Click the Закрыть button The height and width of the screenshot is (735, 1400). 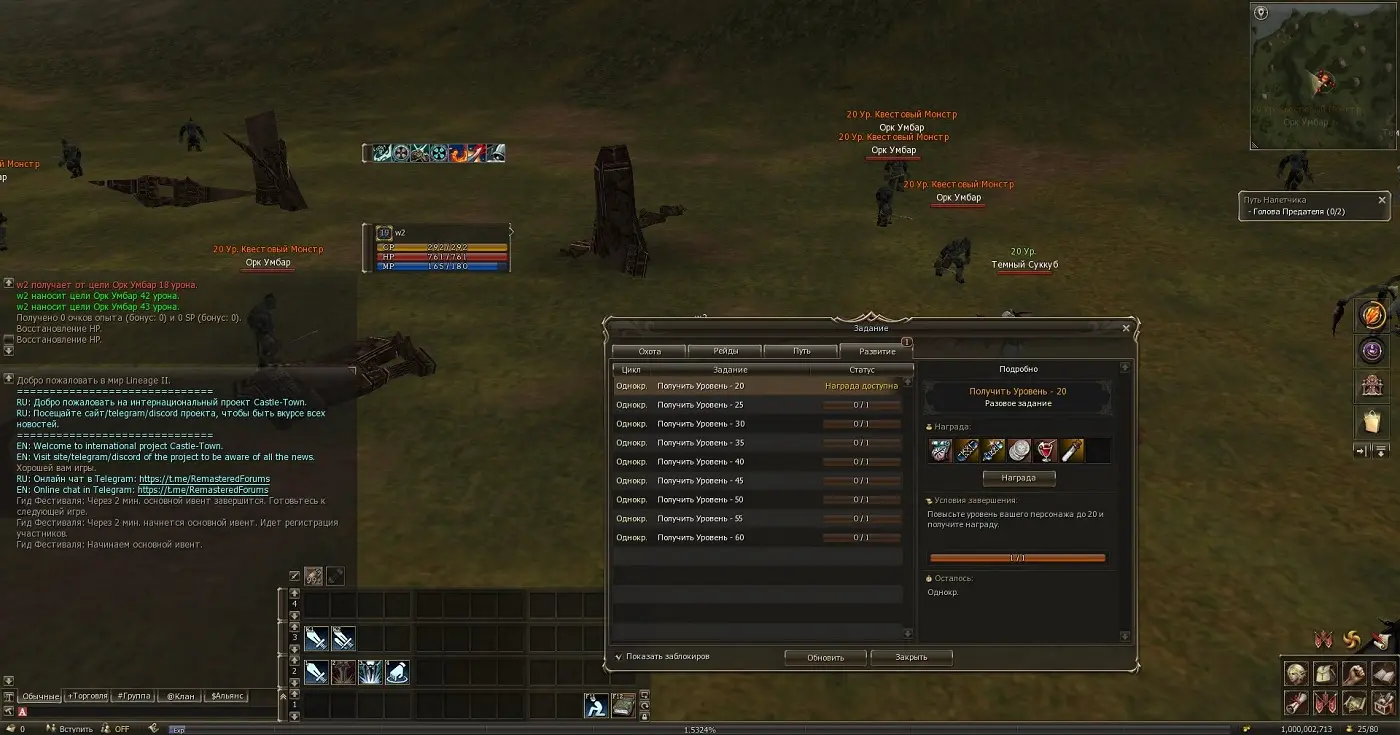click(911, 657)
